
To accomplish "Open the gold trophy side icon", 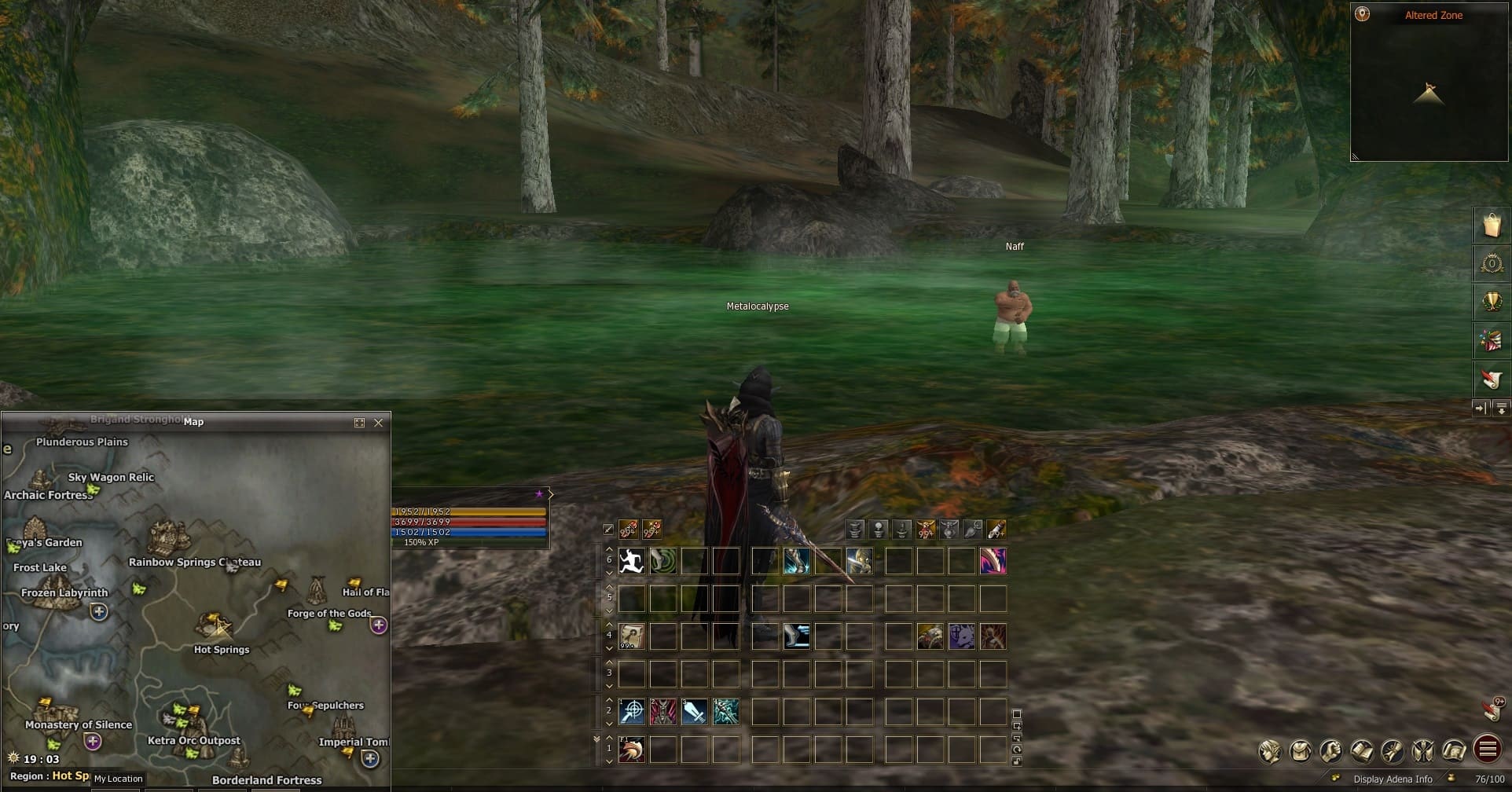I will 1492,302.
